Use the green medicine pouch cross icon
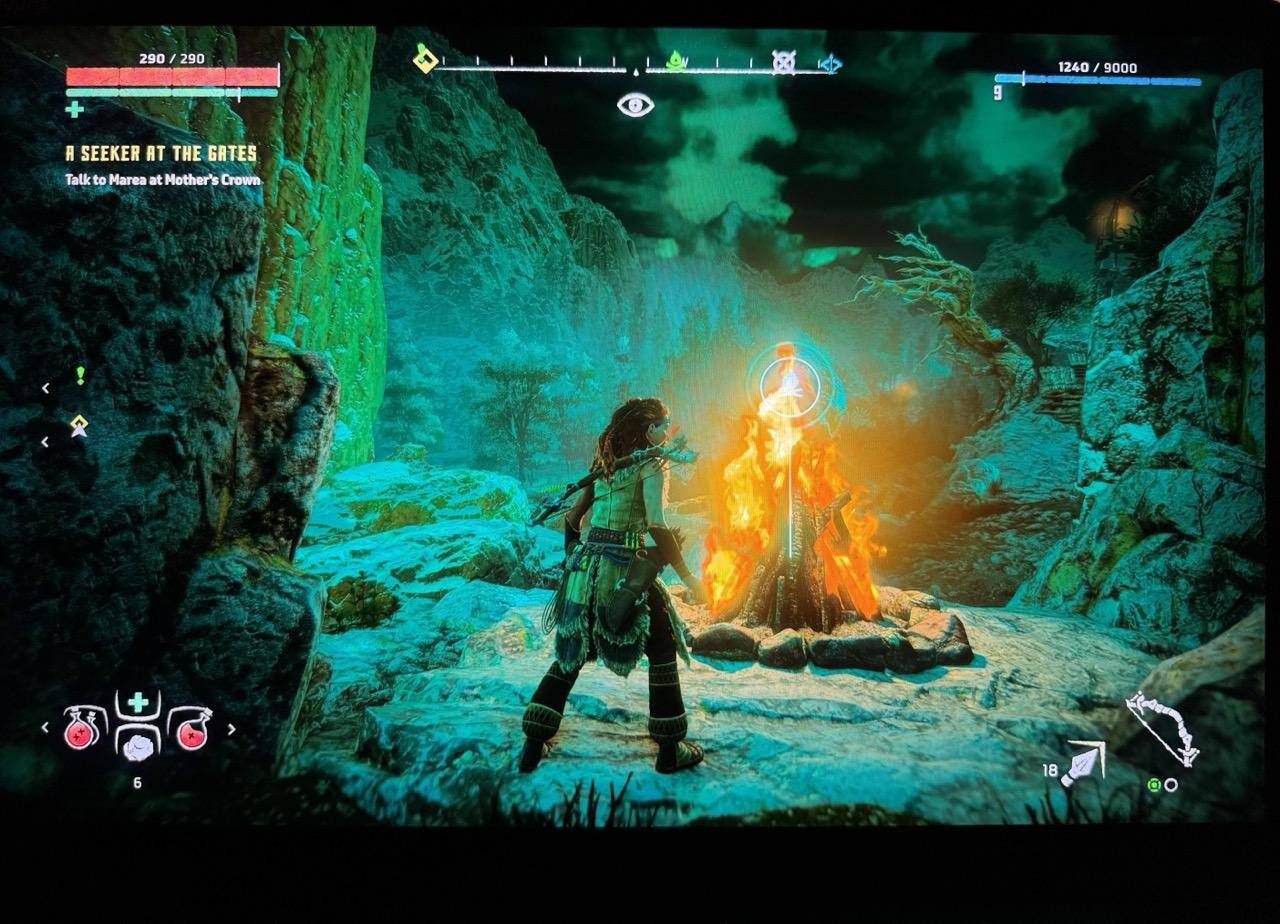This screenshot has height=924, width=1280. [x=138, y=702]
